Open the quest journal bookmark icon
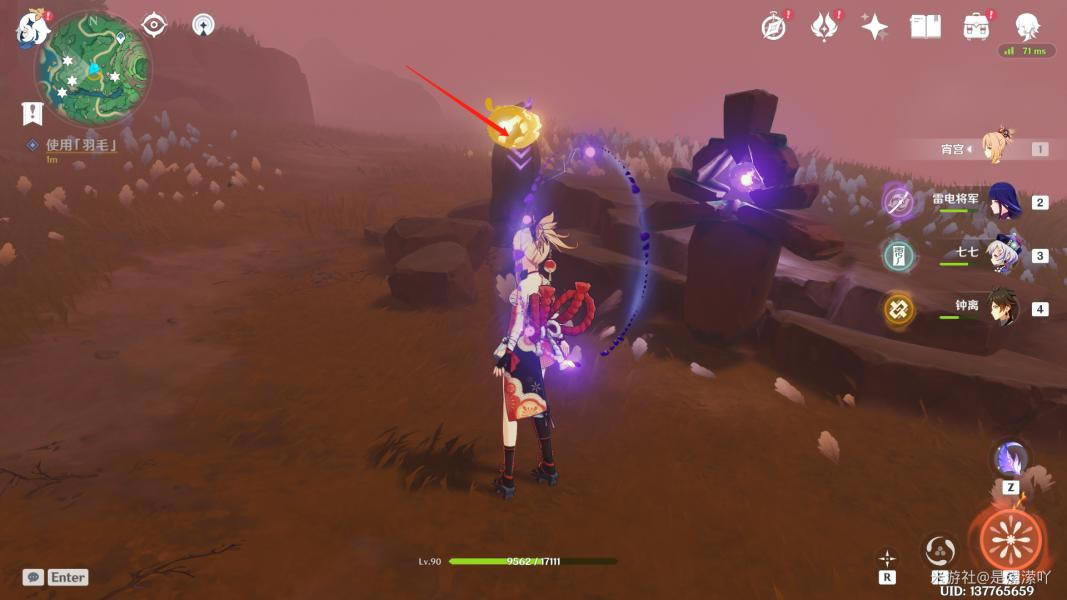Image resolution: width=1067 pixels, height=600 pixels. [32, 113]
